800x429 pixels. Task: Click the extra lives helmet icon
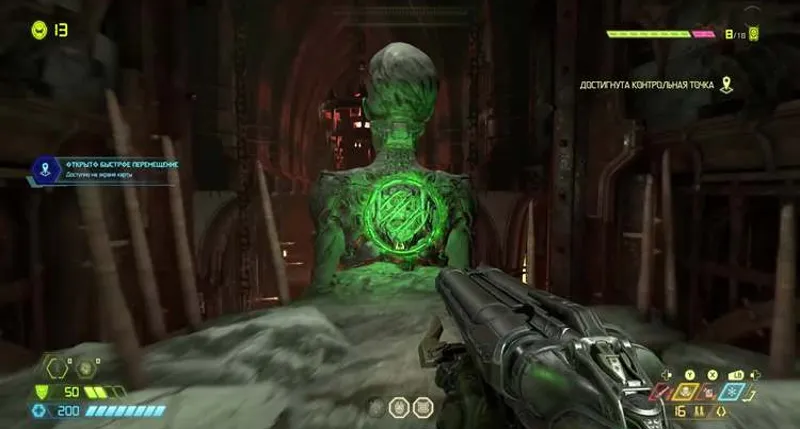[39, 30]
